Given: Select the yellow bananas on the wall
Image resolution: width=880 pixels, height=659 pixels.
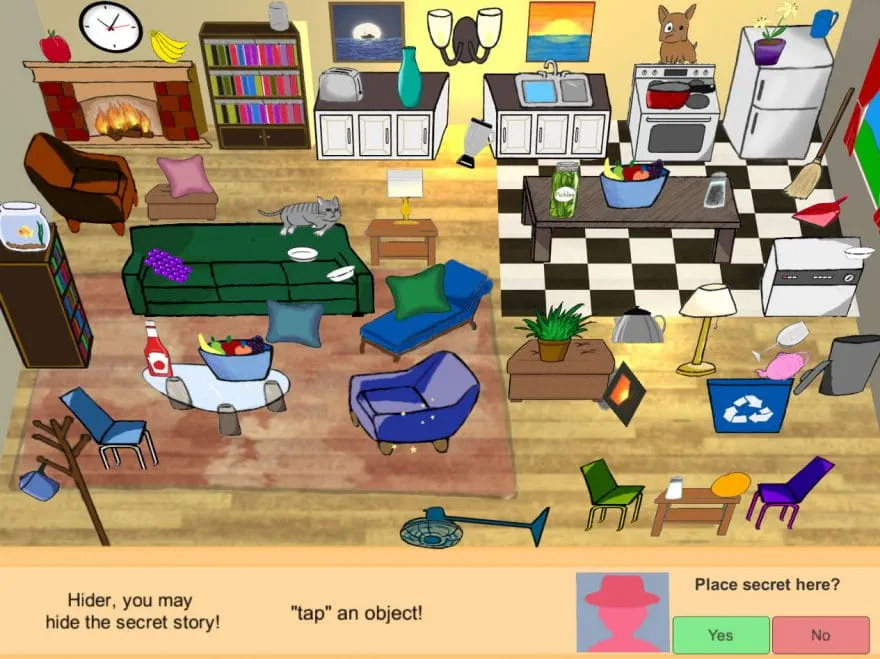Looking at the screenshot, I should tap(168, 45).
